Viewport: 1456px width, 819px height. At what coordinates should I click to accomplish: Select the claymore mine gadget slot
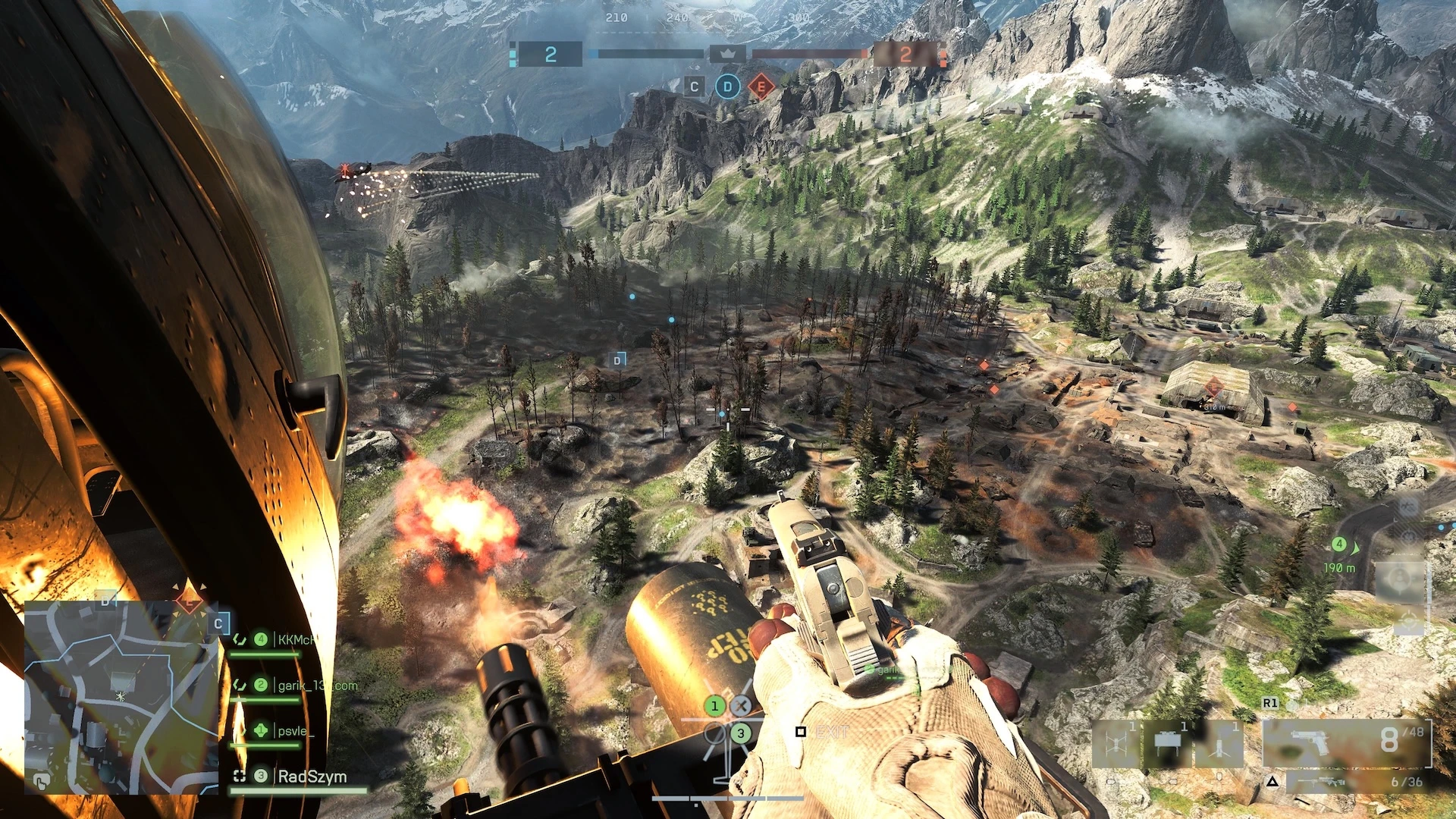[1166, 743]
